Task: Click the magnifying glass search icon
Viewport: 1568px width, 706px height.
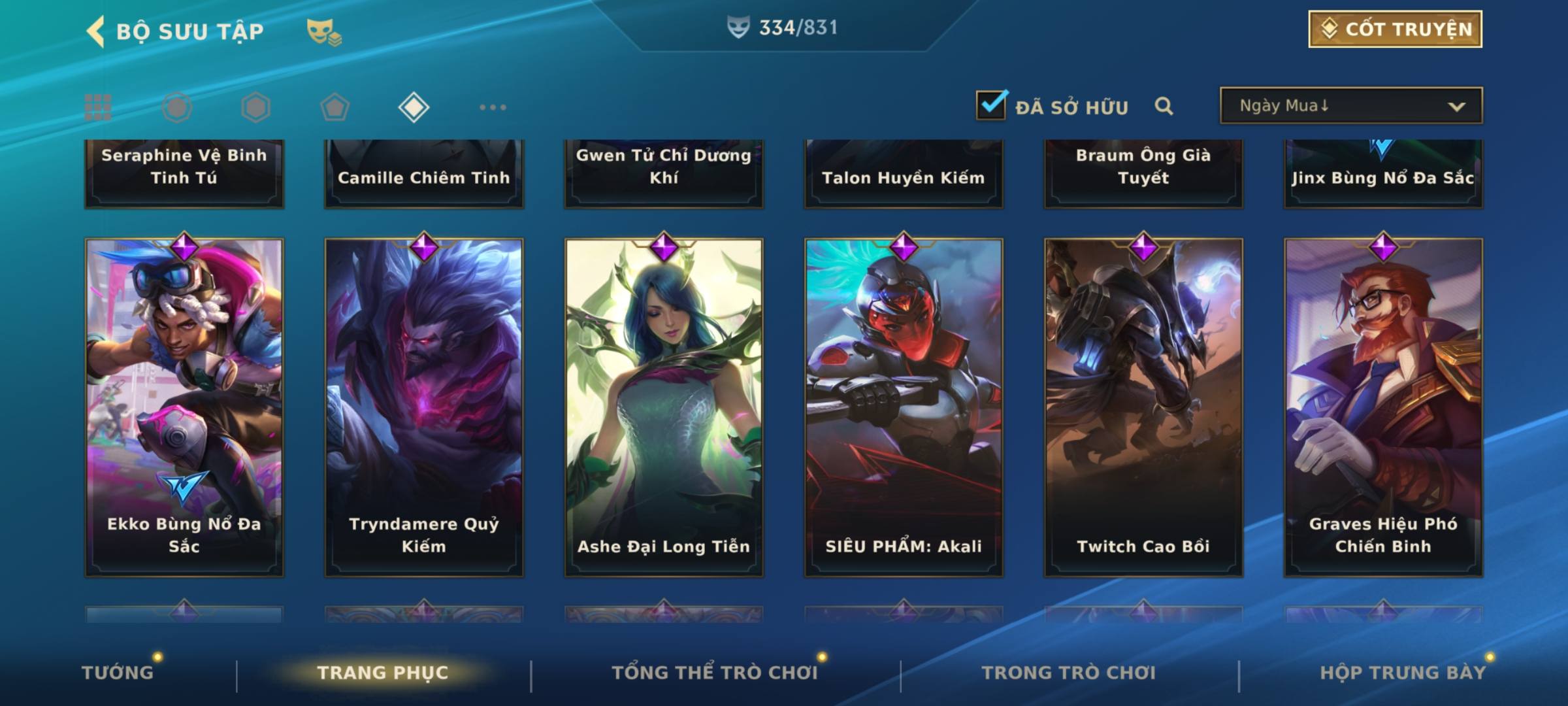Action: click(x=1164, y=106)
